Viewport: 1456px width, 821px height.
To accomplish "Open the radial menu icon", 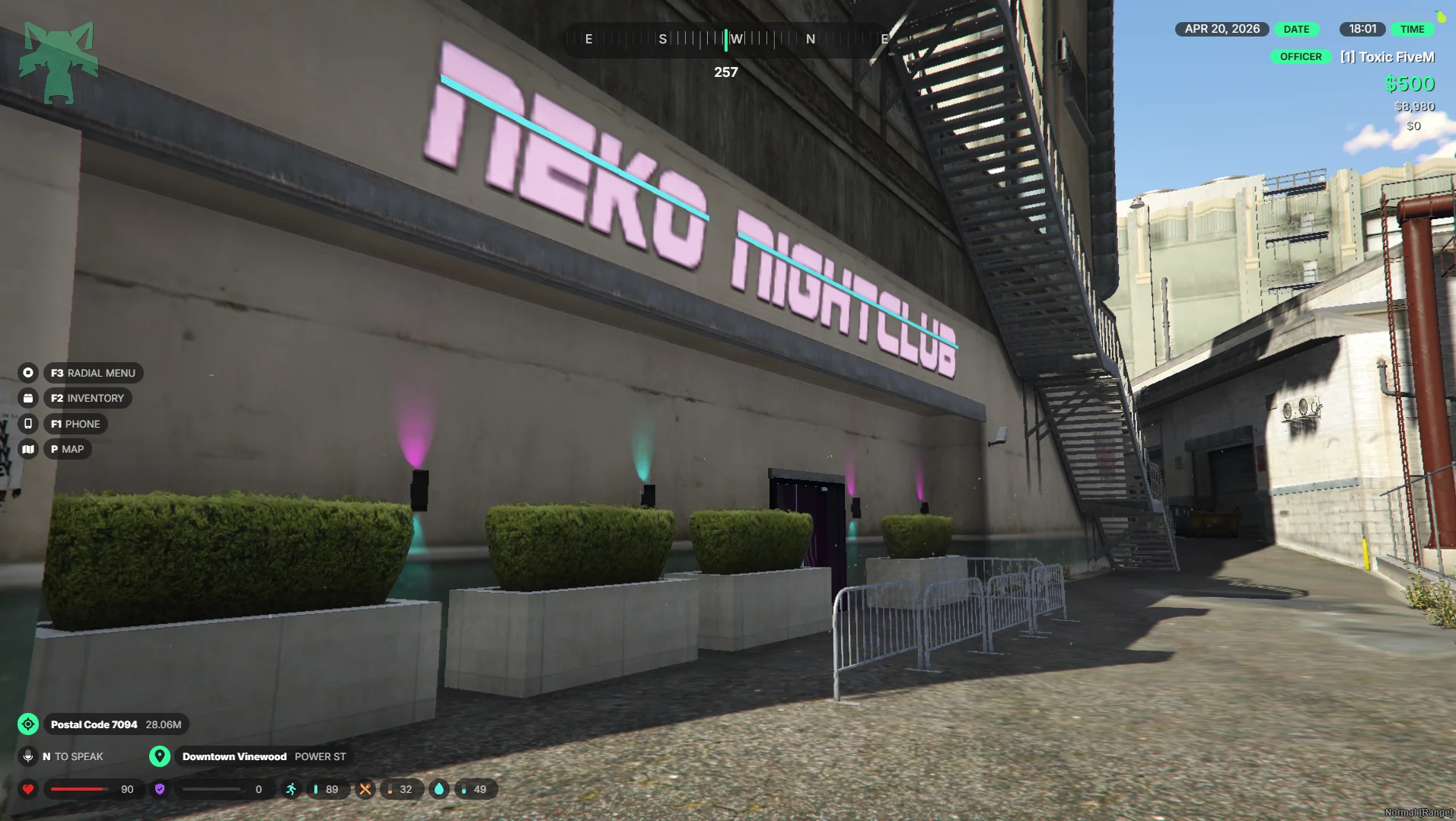I will tap(28, 373).
